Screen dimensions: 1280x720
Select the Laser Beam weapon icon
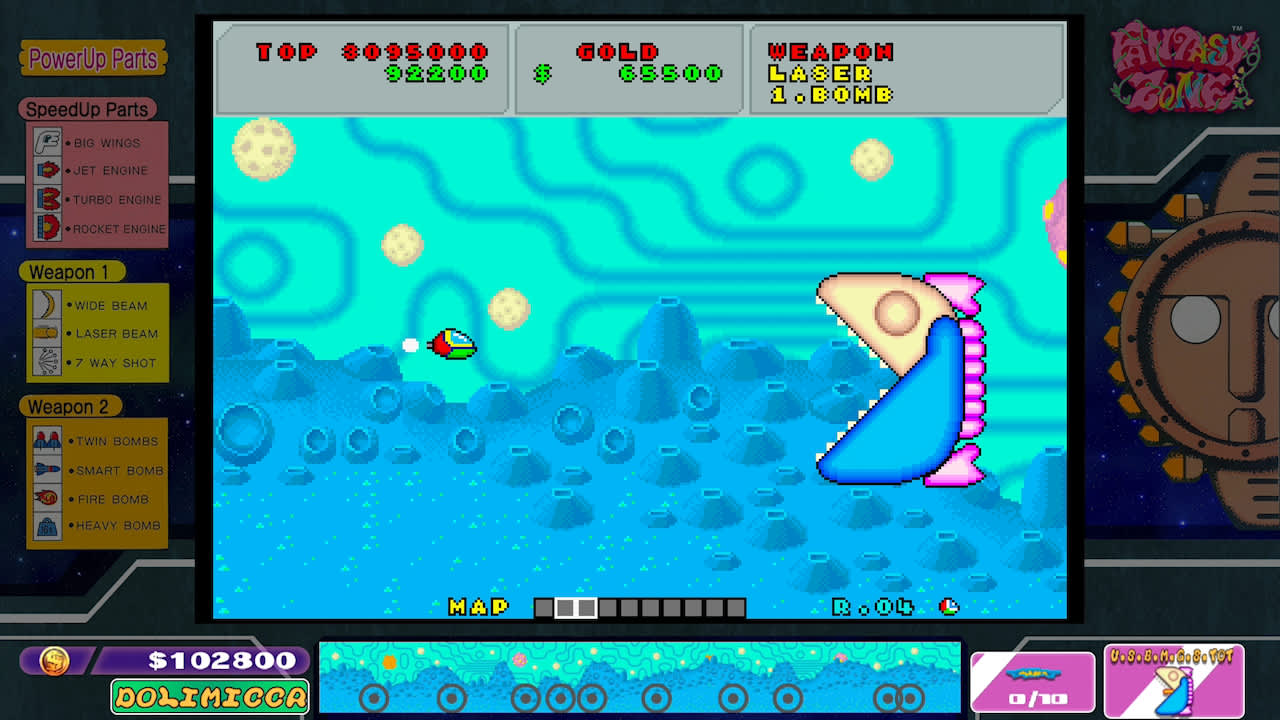45,333
